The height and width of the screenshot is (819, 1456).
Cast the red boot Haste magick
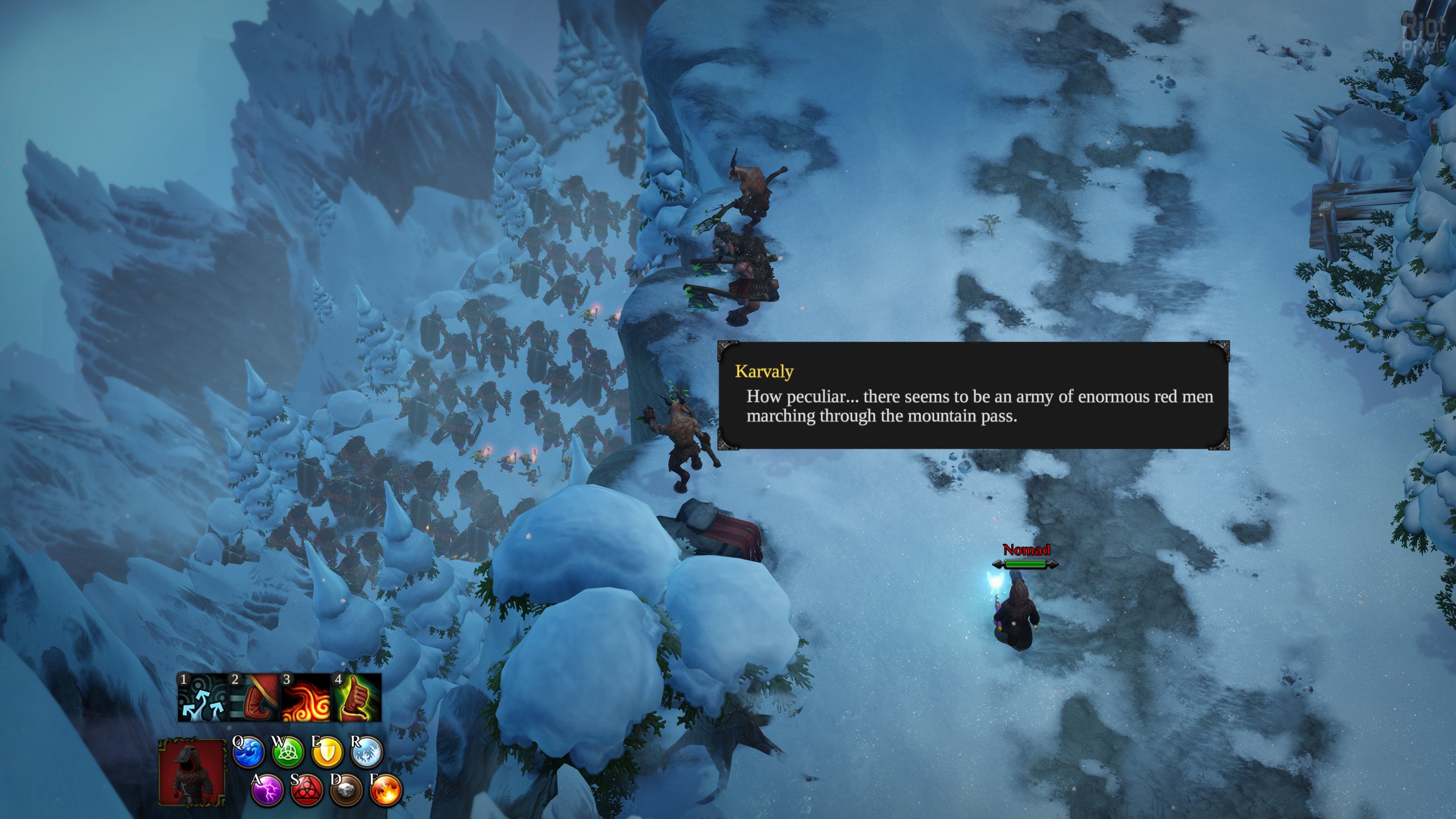[x=254, y=697]
